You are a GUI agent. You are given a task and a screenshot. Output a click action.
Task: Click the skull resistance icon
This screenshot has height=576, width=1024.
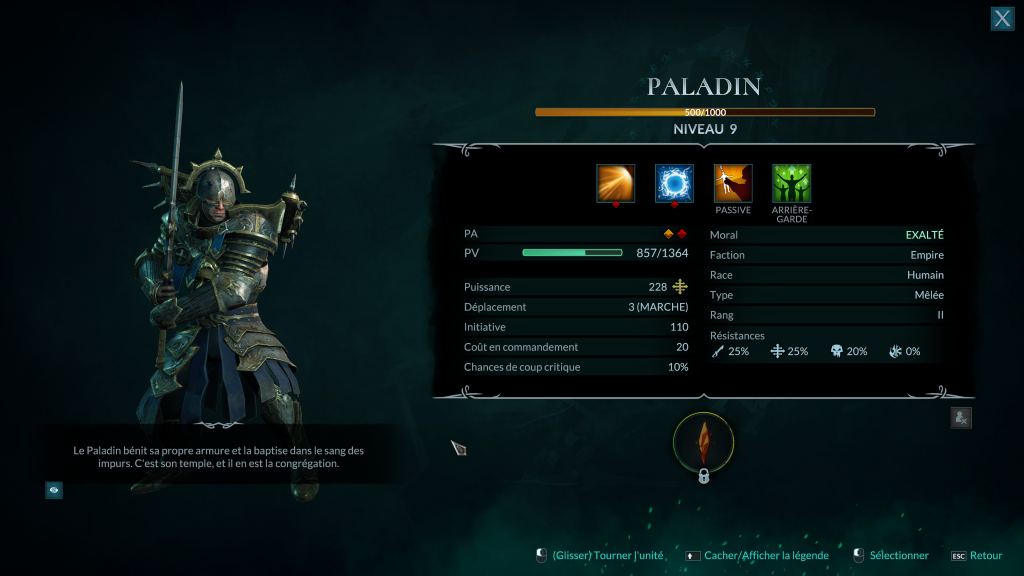836,351
